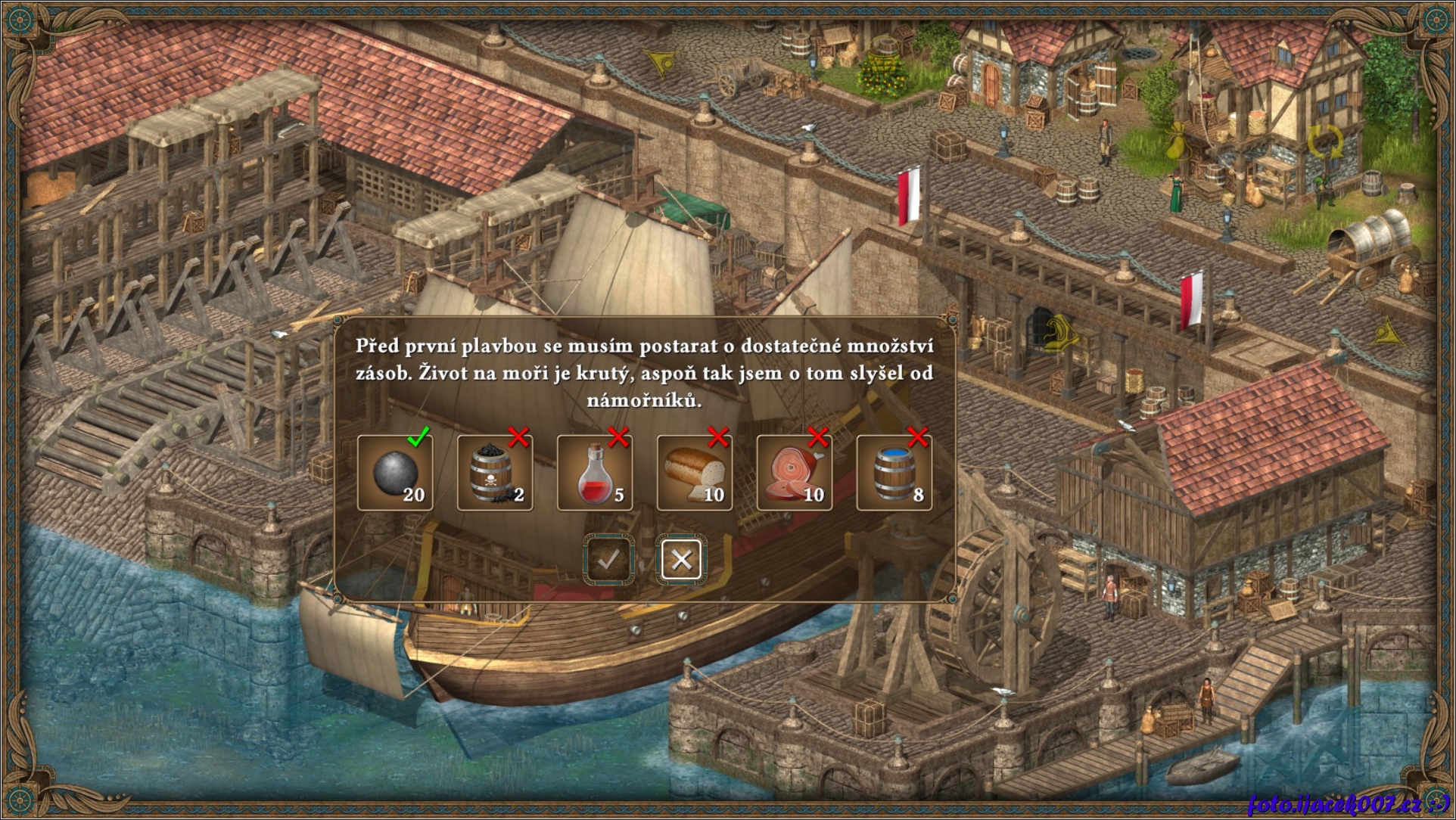
Task: Select the ham meat supply slot
Action: (x=795, y=473)
